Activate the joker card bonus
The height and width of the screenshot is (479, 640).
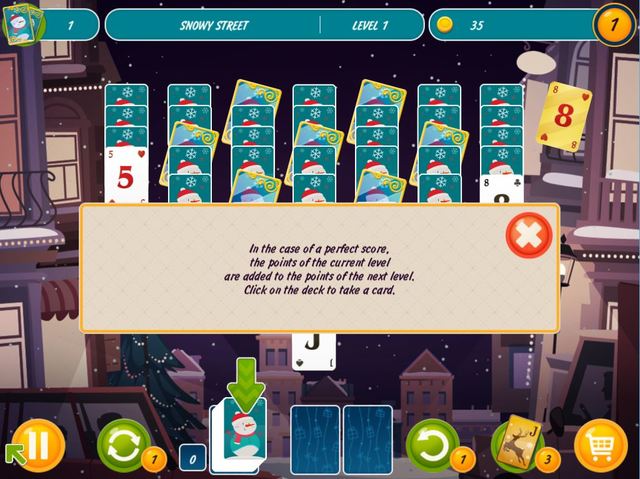pyautogui.click(x=516, y=441)
